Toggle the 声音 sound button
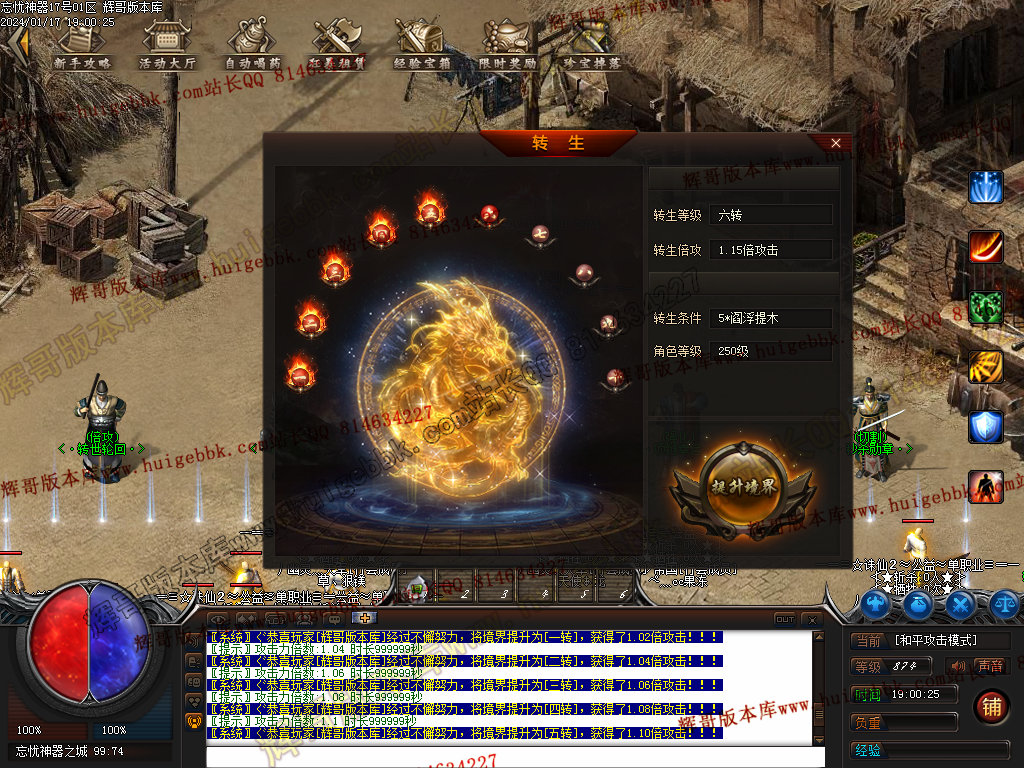 click(x=990, y=666)
